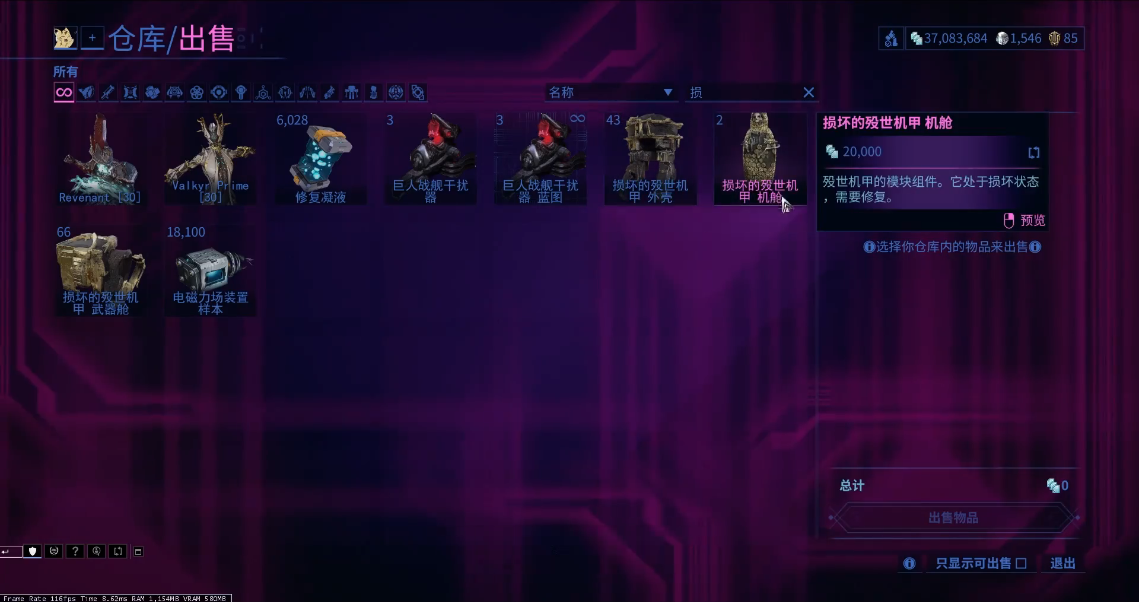Image resolution: width=1139 pixels, height=602 pixels.
Task: Click the plus button beside the avatar
Action: click(x=92, y=38)
